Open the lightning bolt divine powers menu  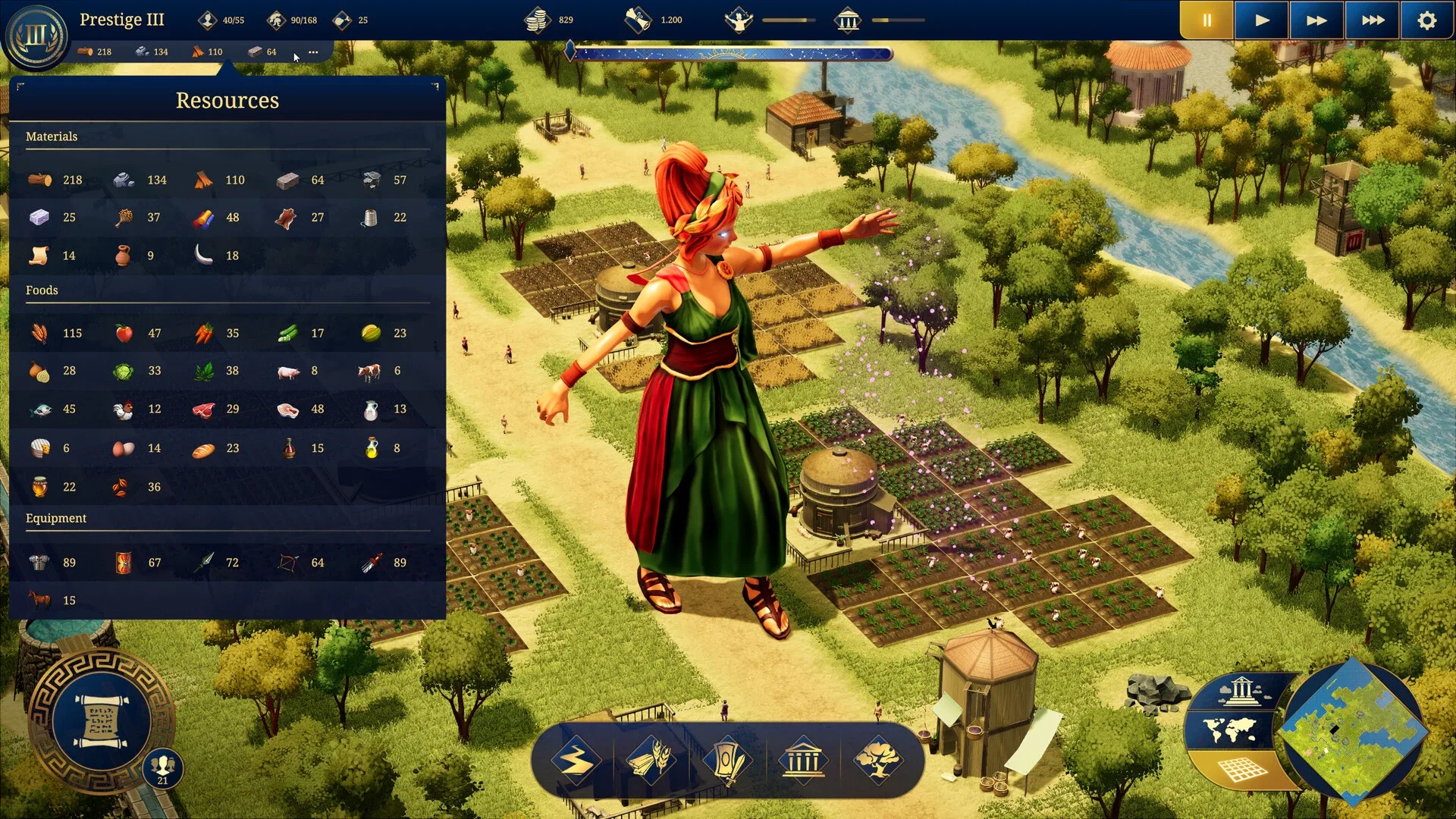pos(576,759)
